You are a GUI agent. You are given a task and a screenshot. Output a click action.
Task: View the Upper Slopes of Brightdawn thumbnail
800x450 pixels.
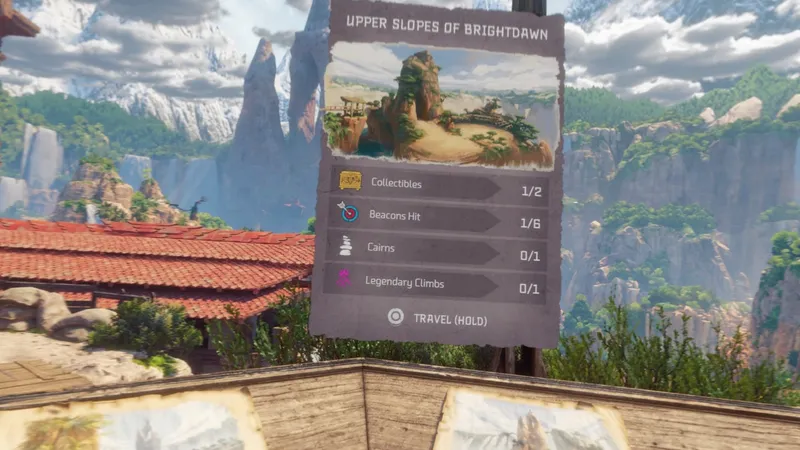coord(438,105)
